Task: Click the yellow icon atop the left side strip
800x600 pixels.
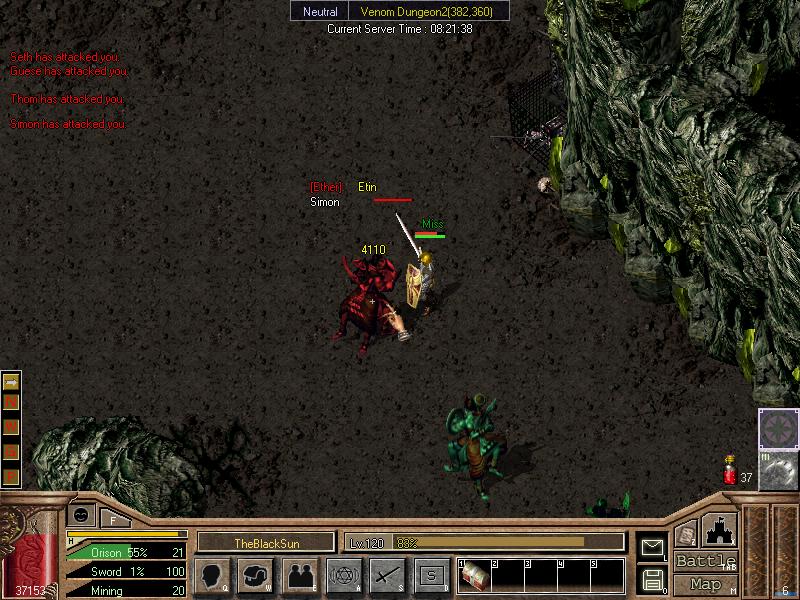Action: [x=12, y=383]
